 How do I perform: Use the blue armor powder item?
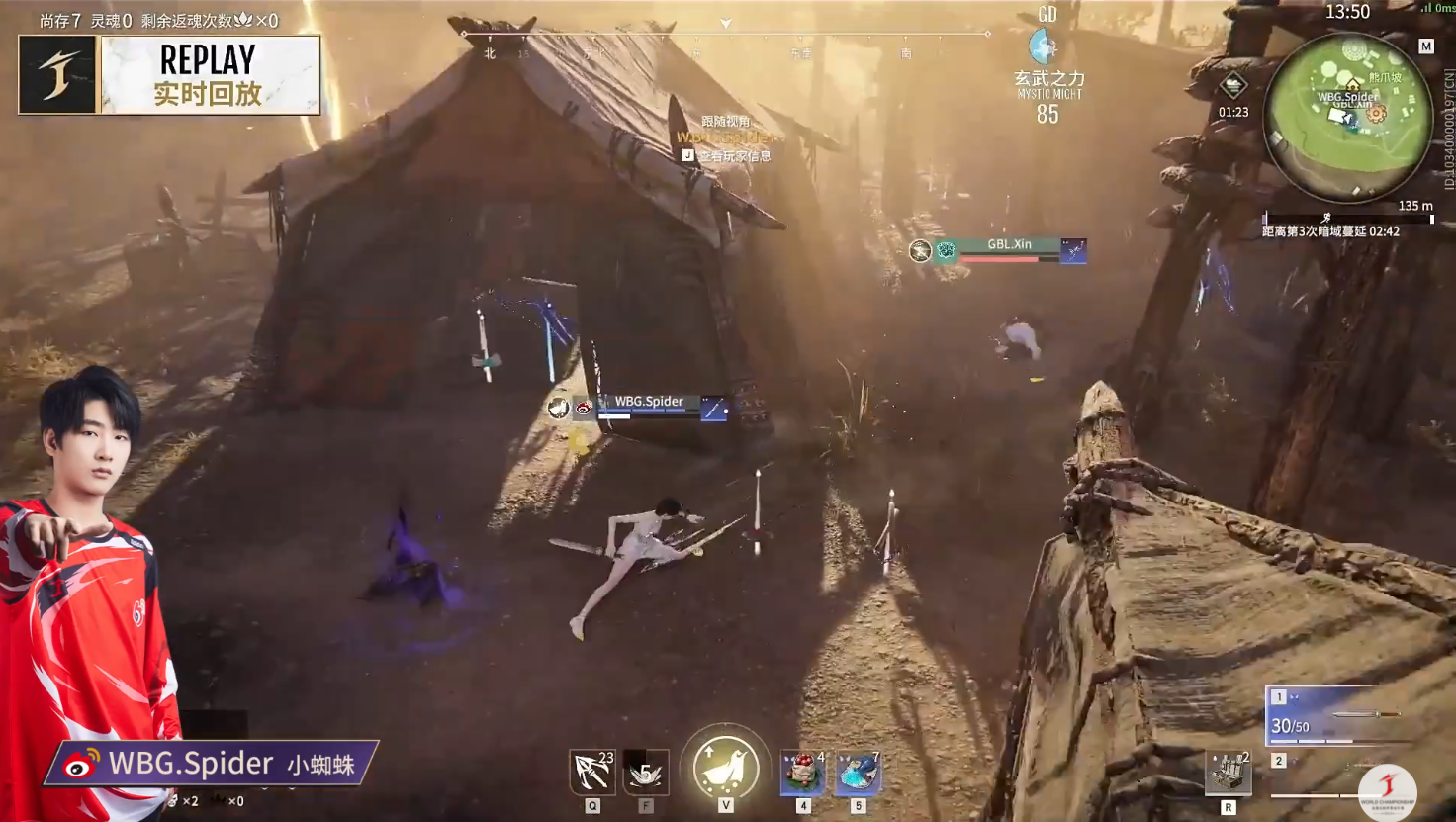[857, 773]
